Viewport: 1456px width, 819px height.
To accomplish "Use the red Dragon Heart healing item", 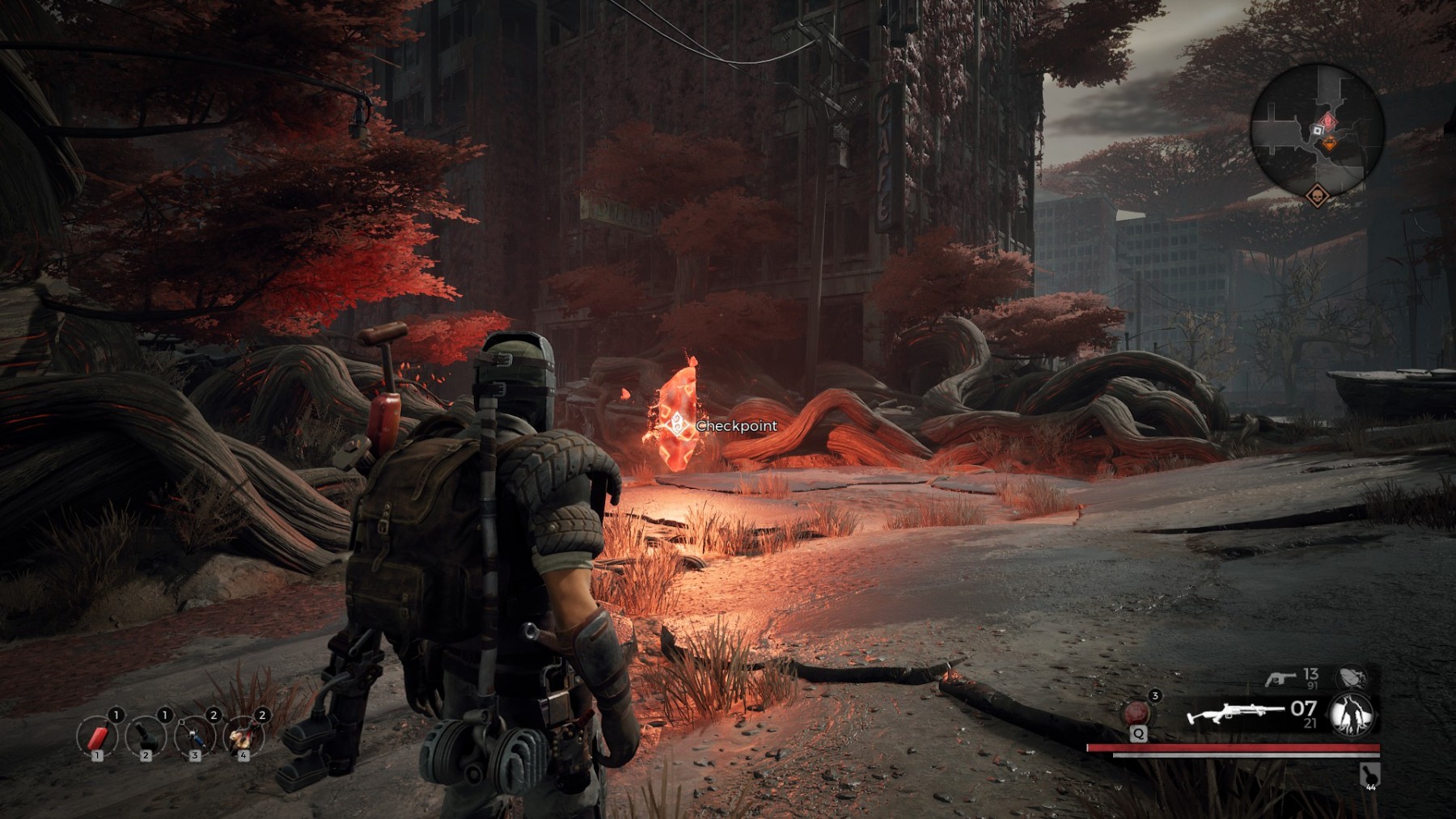I will [x=1137, y=713].
